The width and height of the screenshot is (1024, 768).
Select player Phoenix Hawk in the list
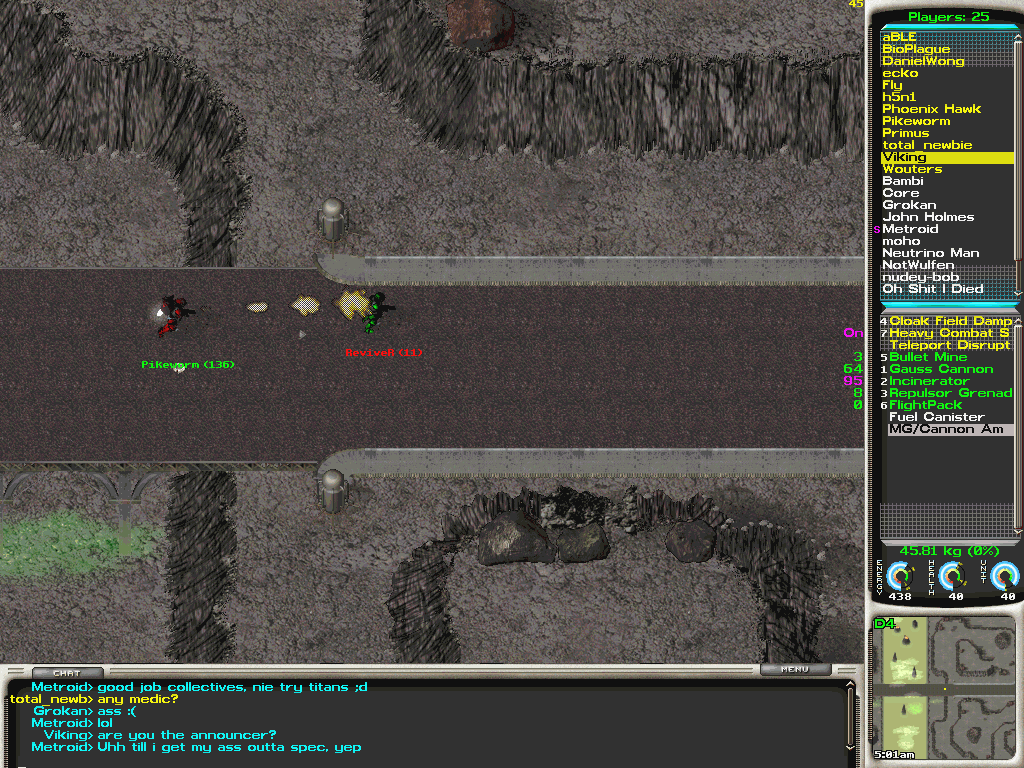[x=931, y=109]
